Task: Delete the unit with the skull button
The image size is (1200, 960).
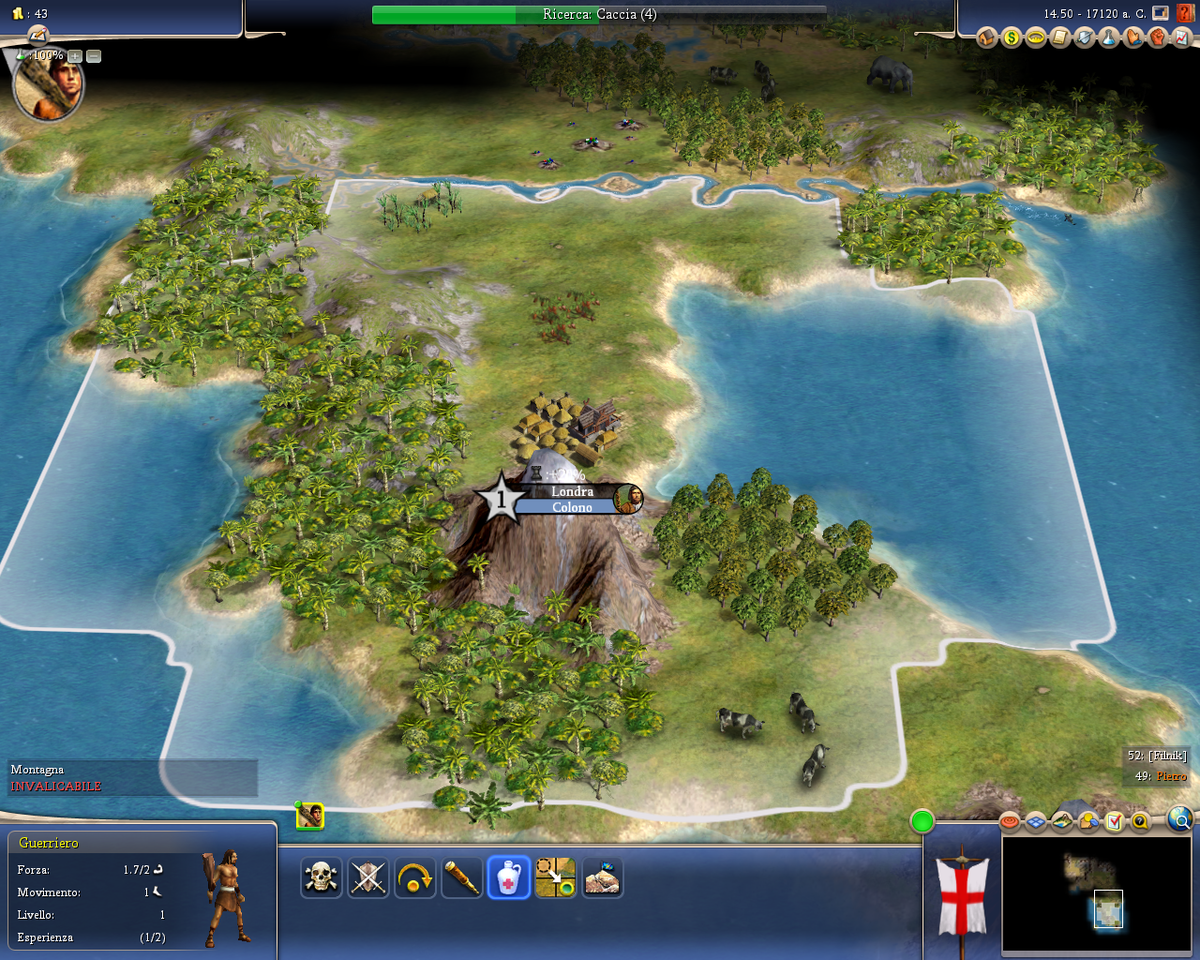Action: [321, 878]
